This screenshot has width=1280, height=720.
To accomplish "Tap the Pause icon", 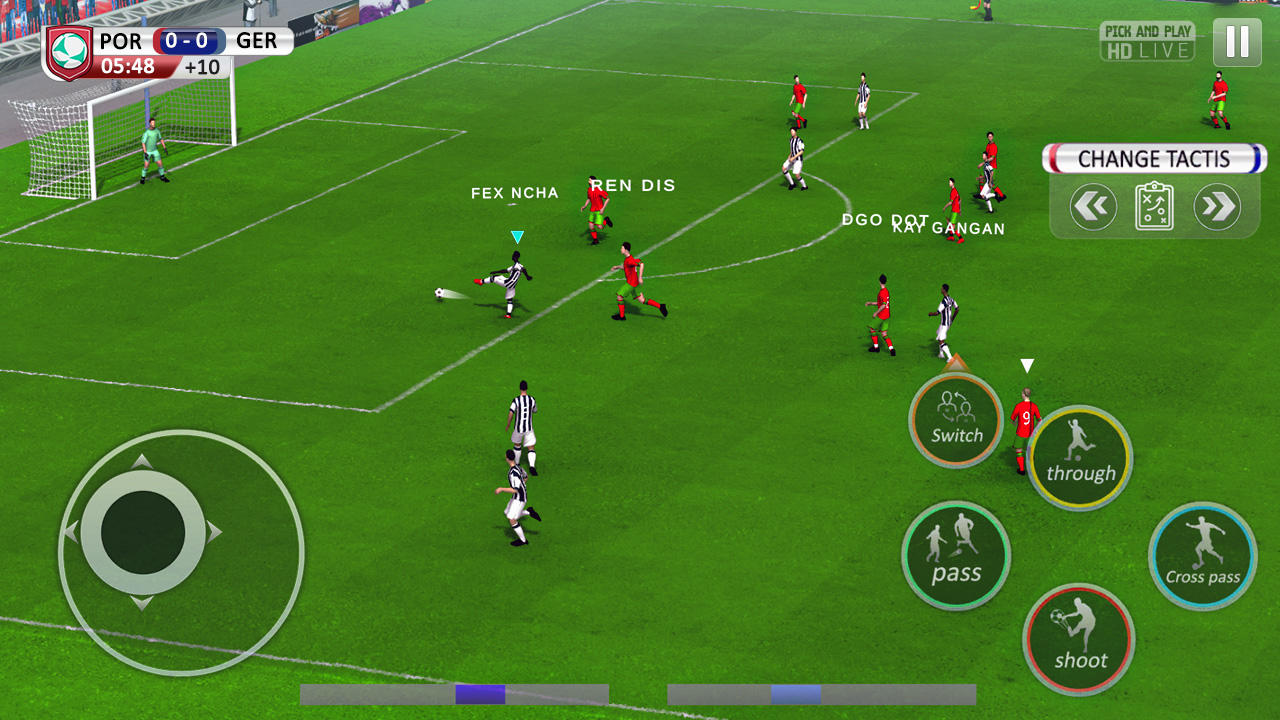I will tap(1237, 41).
